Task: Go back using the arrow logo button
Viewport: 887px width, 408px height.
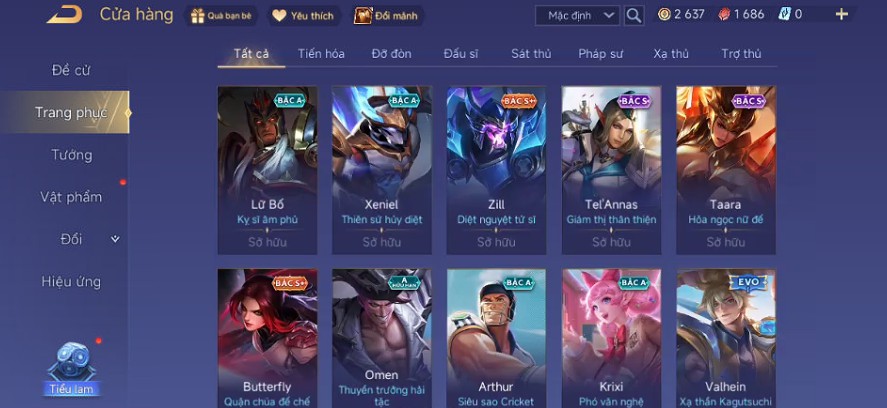Action: pos(65,14)
